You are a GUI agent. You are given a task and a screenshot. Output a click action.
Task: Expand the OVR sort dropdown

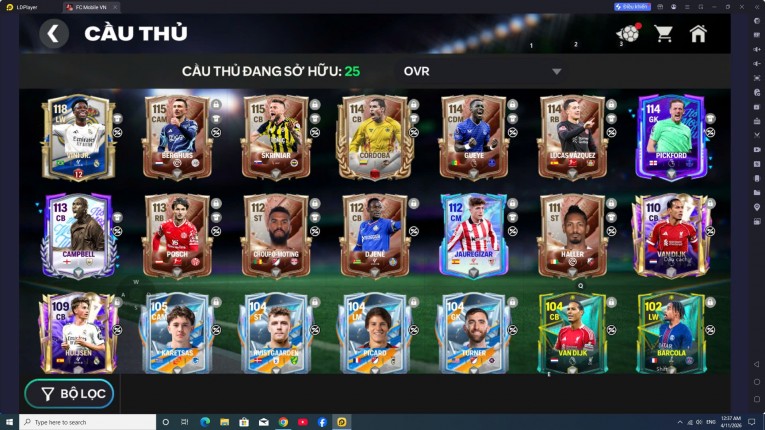point(556,72)
